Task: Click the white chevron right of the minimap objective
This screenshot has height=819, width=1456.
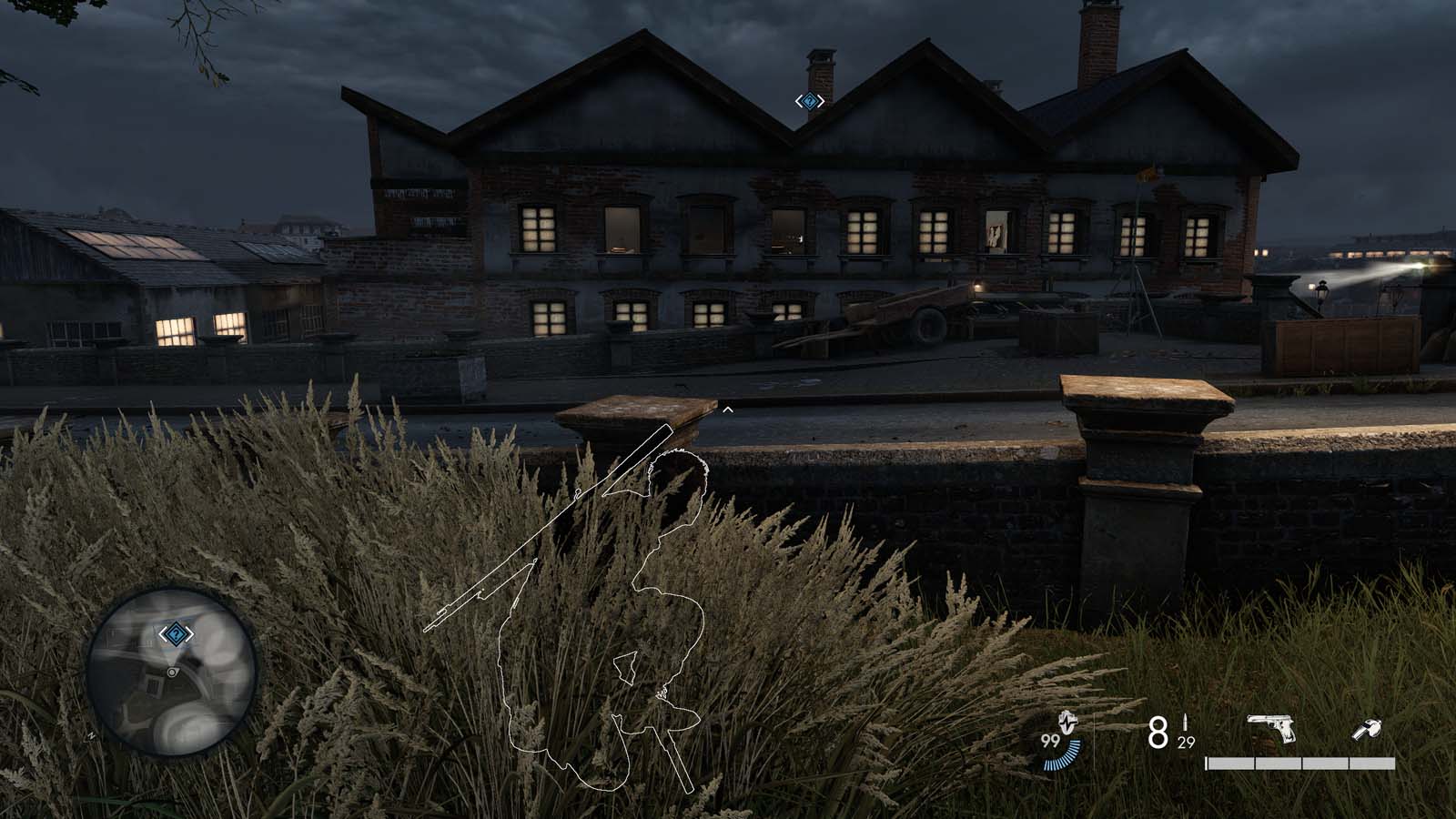Action: click(x=188, y=634)
